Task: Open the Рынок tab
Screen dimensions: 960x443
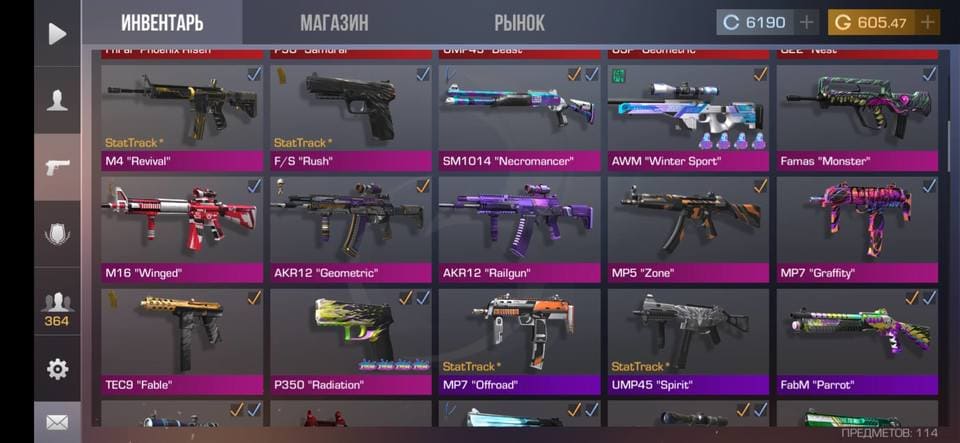Action: click(519, 22)
